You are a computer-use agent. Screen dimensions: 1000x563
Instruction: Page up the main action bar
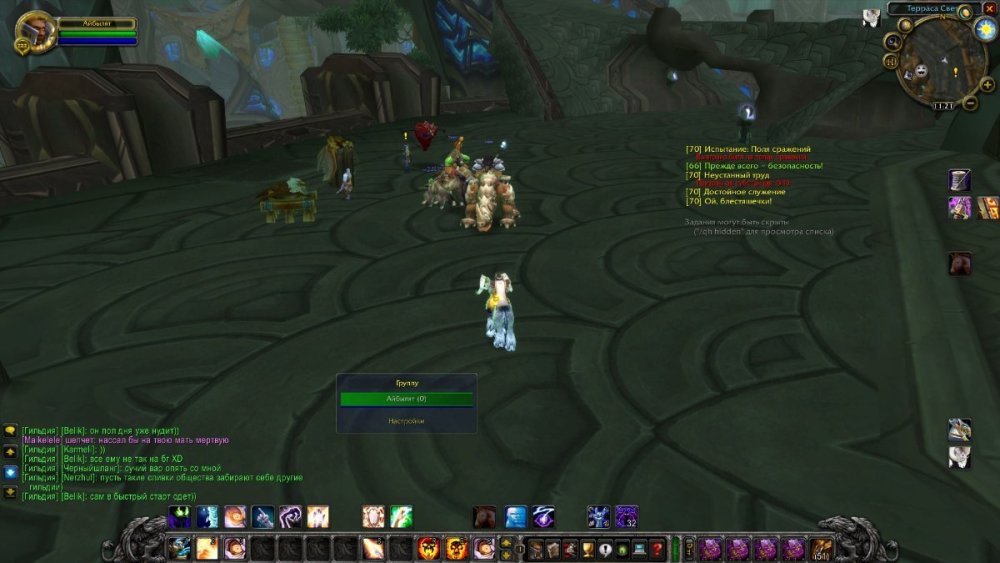click(506, 542)
